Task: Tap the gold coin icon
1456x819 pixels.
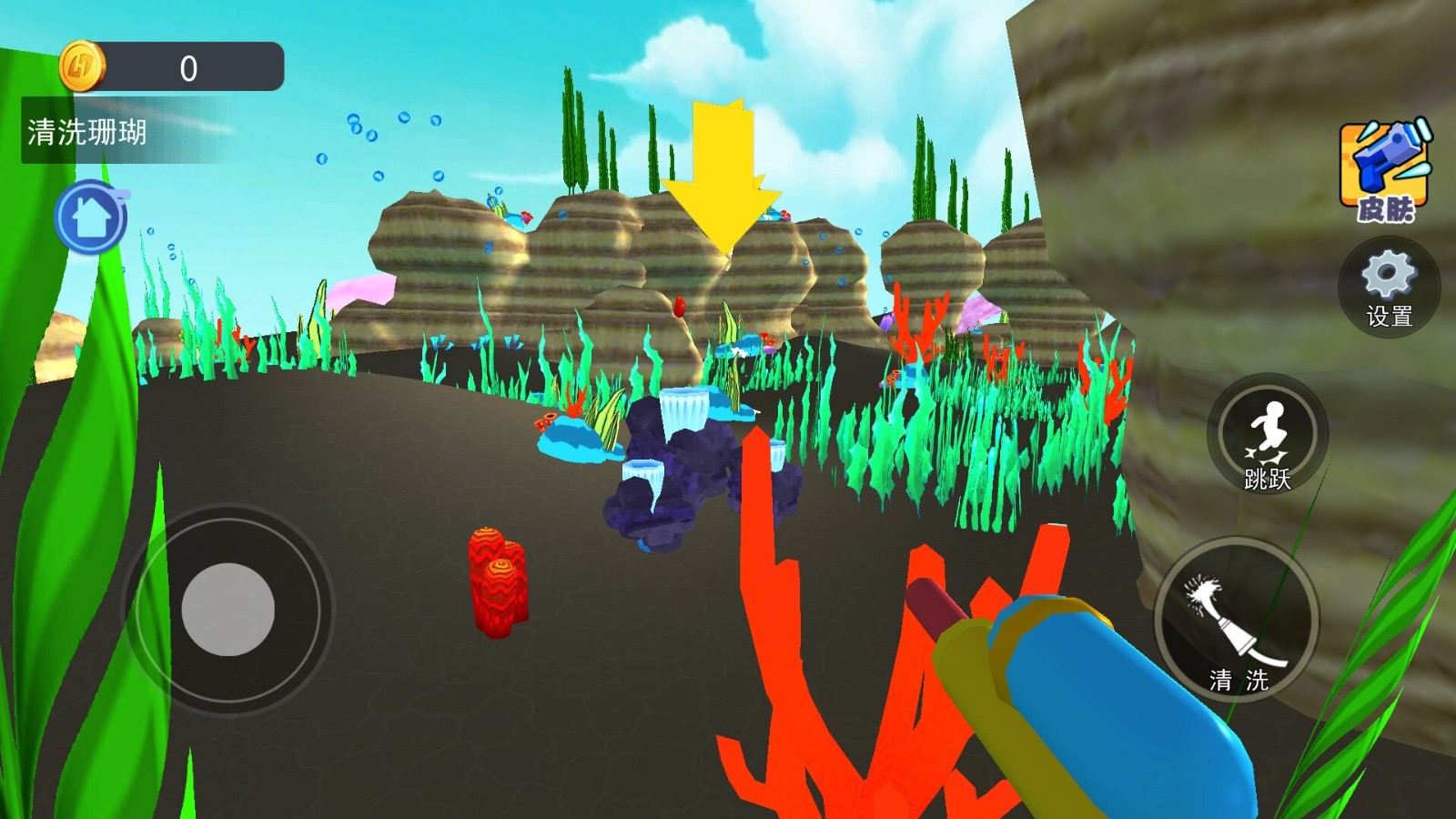Action: [81, 67]
